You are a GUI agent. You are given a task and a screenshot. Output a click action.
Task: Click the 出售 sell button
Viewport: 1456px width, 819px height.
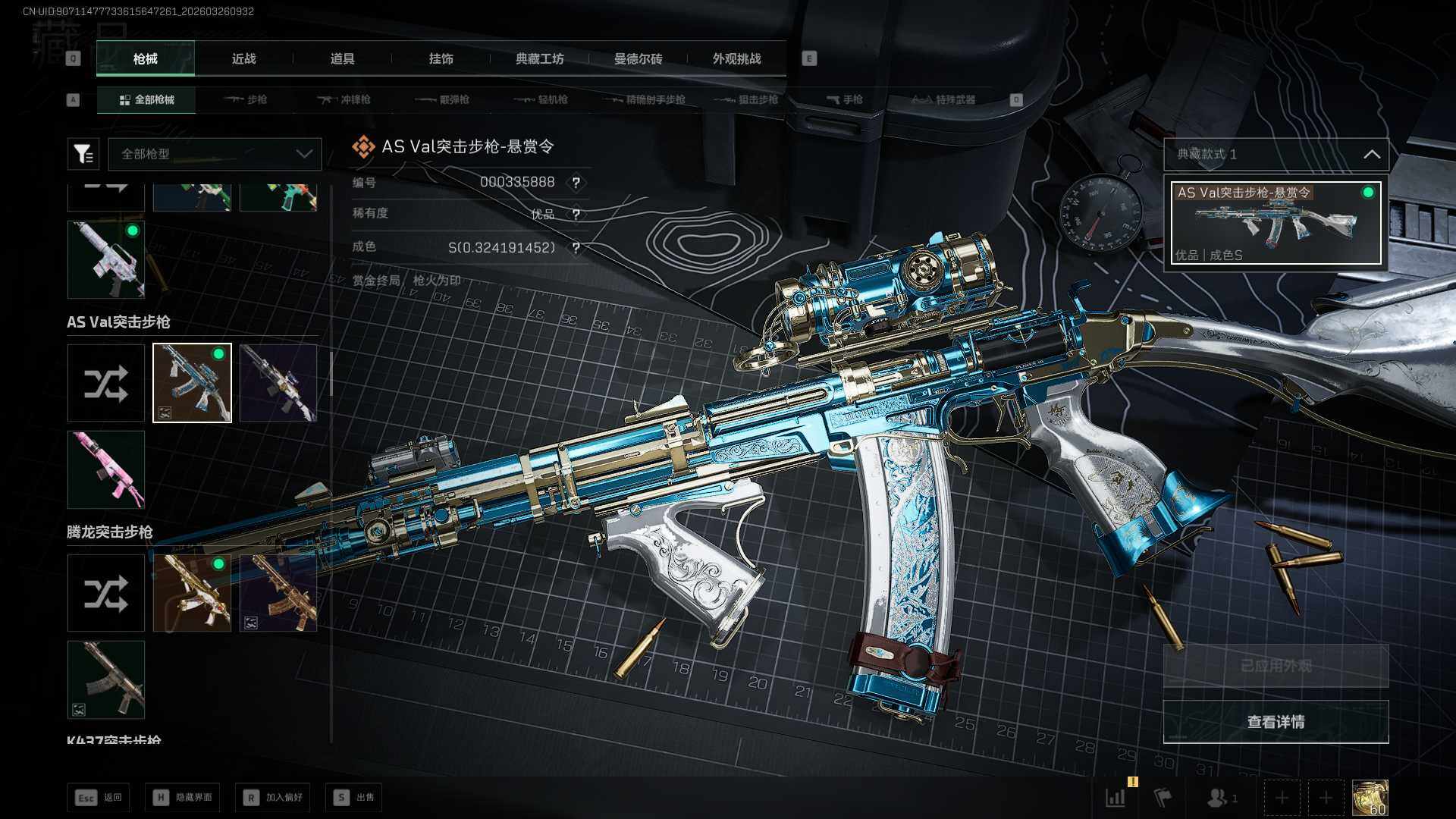[x=354, y=798]
